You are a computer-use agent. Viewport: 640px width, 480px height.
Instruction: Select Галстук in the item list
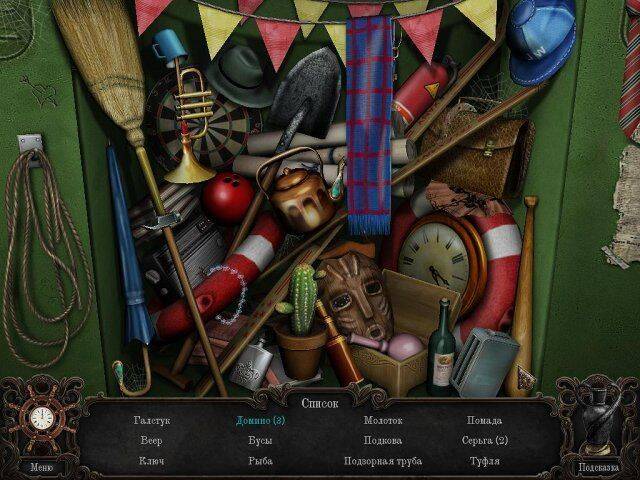[x=152, y=420]
